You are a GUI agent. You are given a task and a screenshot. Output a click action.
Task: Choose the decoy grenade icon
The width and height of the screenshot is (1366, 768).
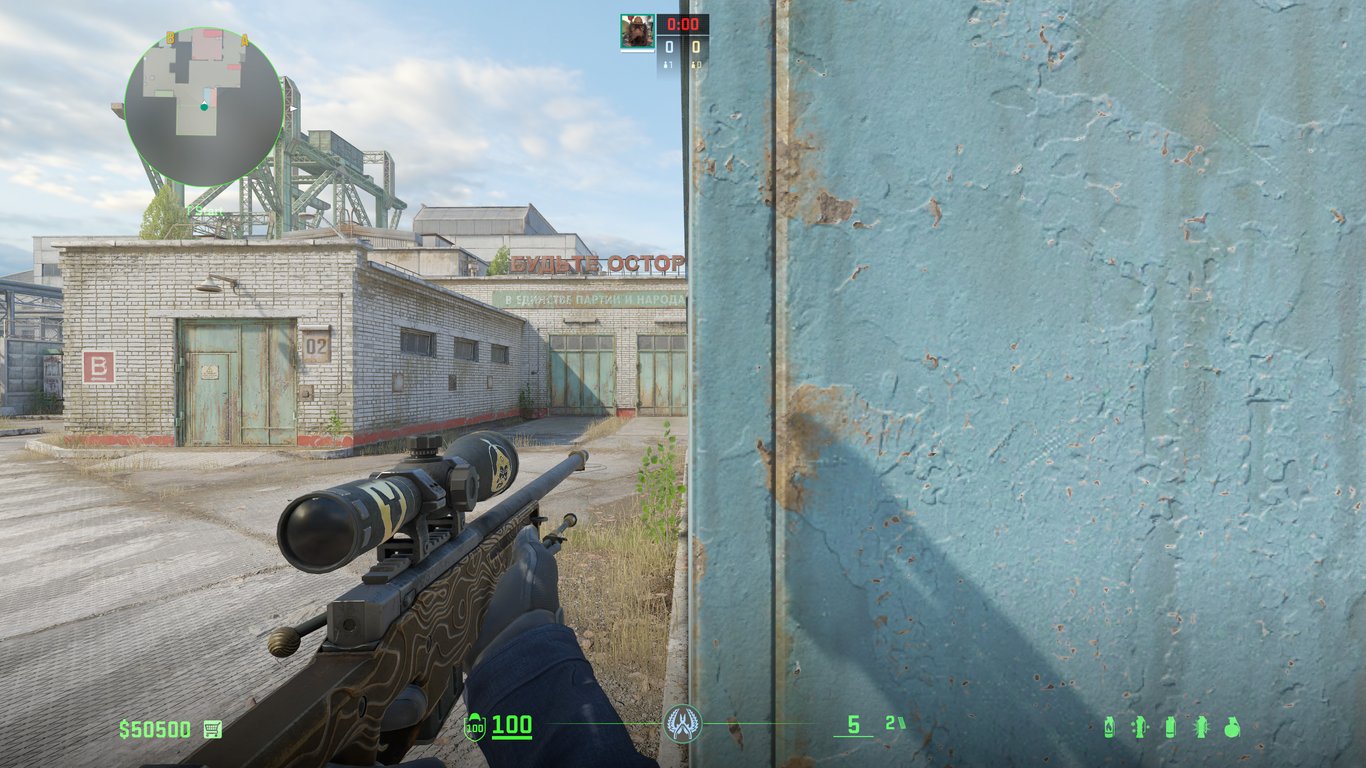tap(1138, 727)
